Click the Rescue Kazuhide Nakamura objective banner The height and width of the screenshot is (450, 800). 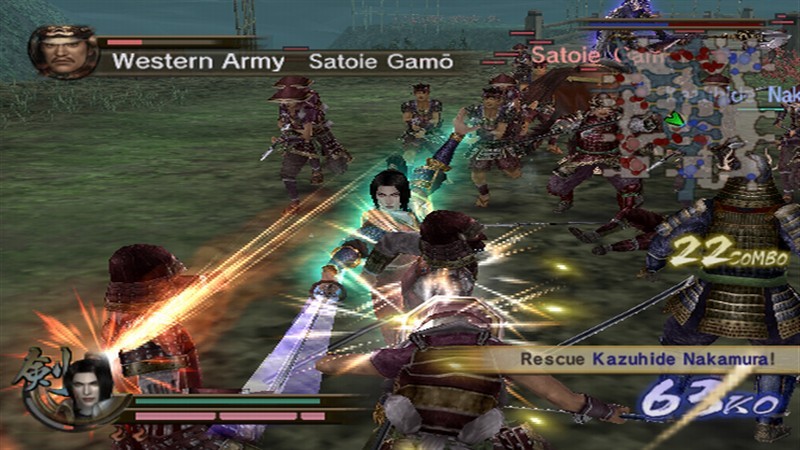click(x=641, y=359)
